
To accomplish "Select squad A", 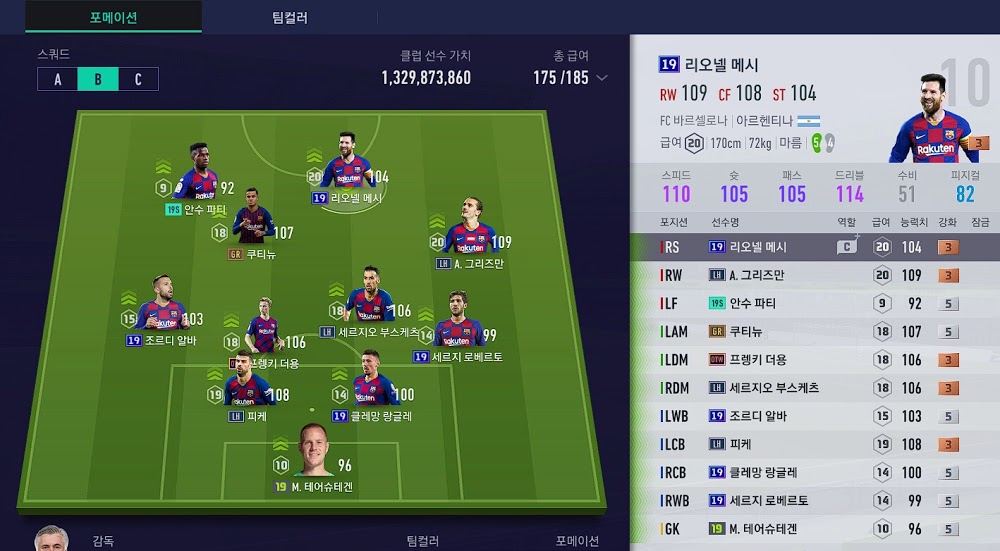I will point(58,80).
